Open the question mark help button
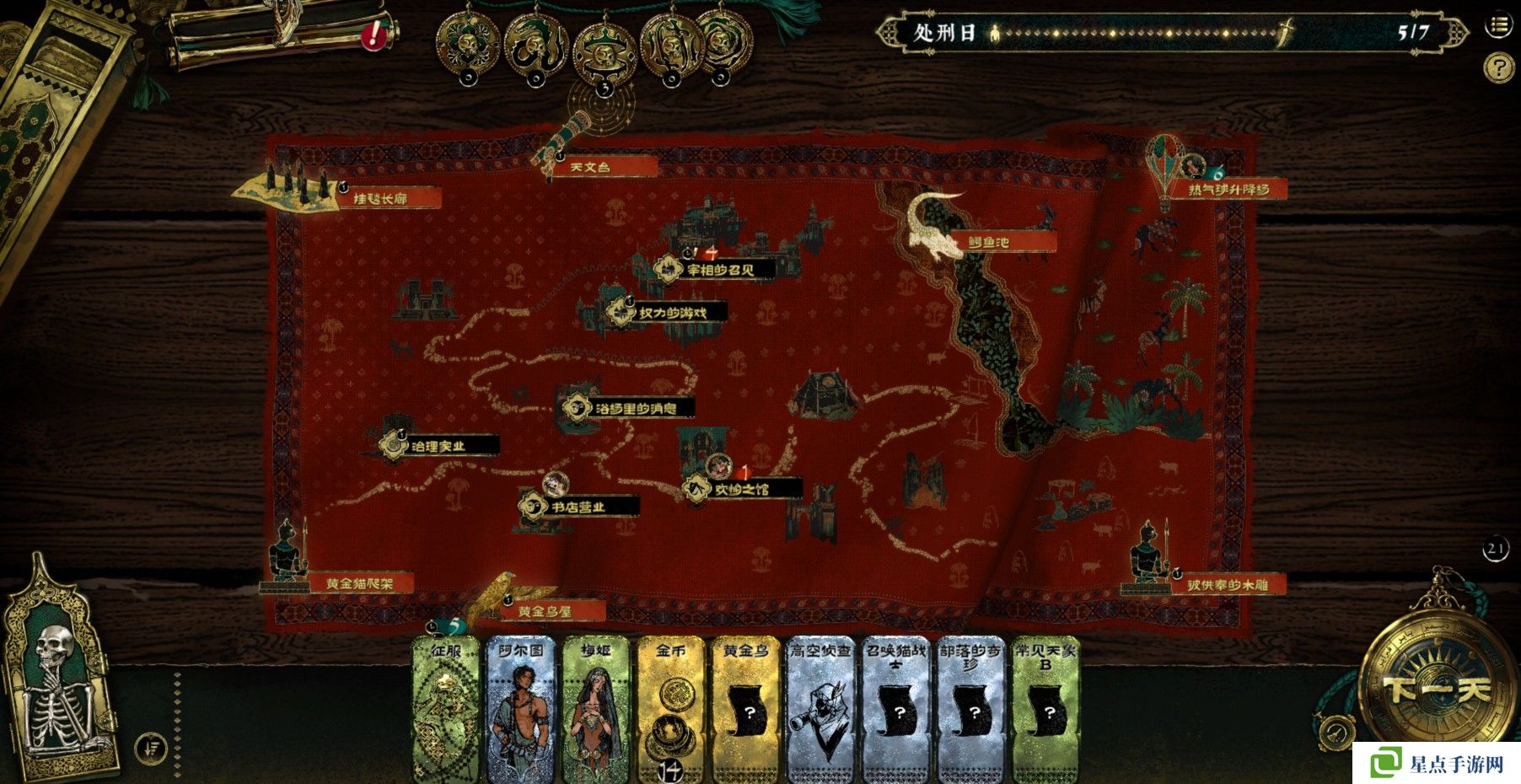 (x=1497, y=67)
